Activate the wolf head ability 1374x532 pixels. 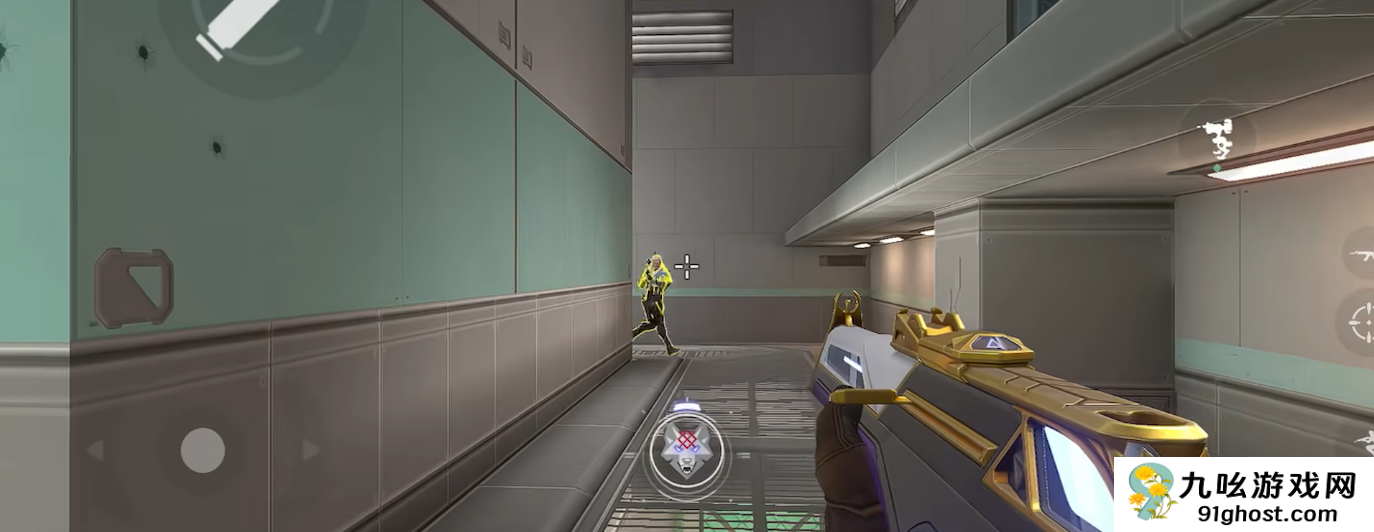pos(685,452)
